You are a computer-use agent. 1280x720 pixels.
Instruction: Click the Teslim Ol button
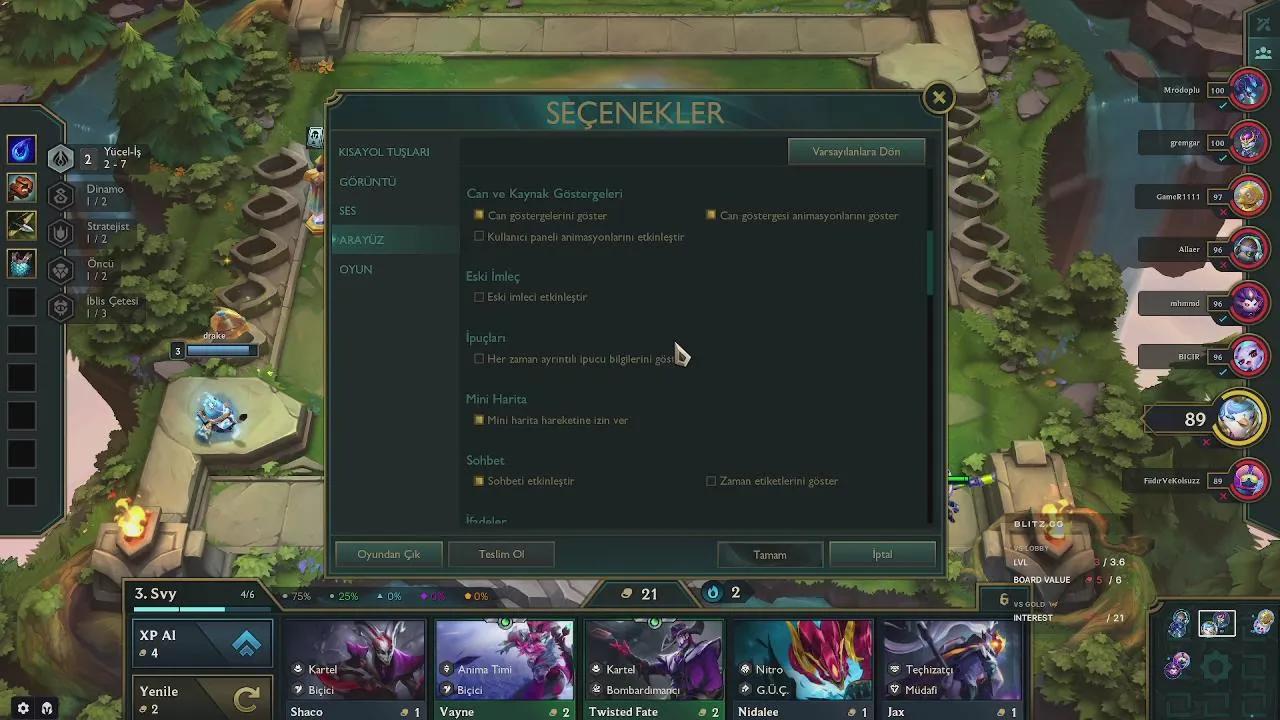point(500,554)
